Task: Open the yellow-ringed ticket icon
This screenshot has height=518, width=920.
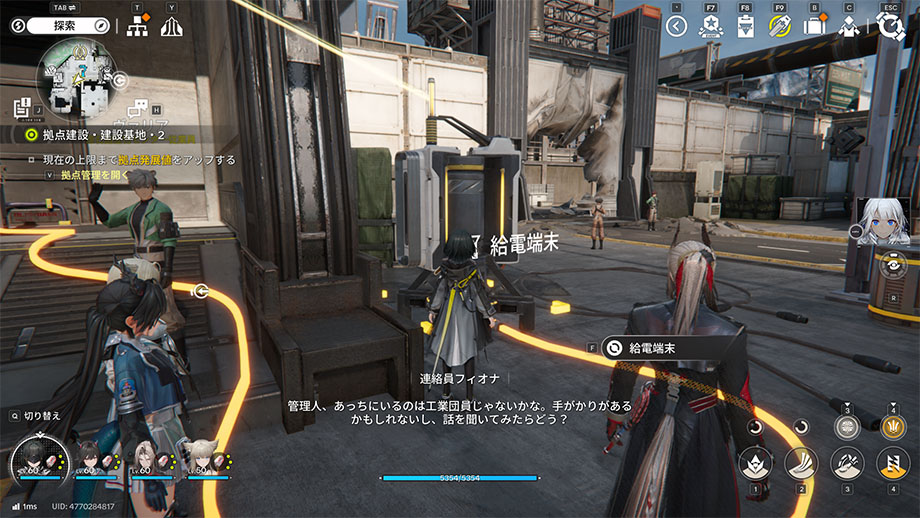Action: 780,27
